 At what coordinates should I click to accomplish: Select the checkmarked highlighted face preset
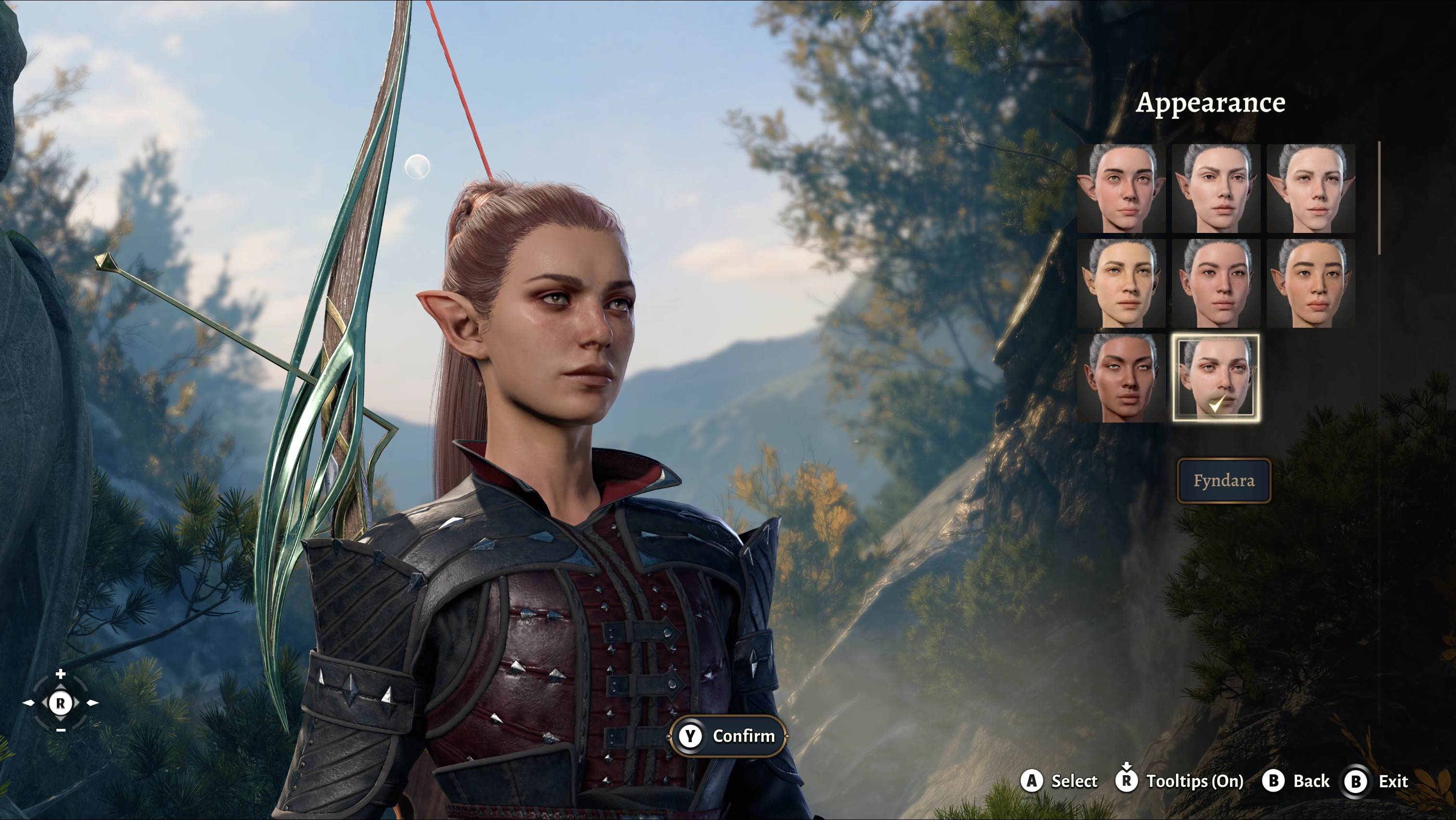(x=1216, y=378)
